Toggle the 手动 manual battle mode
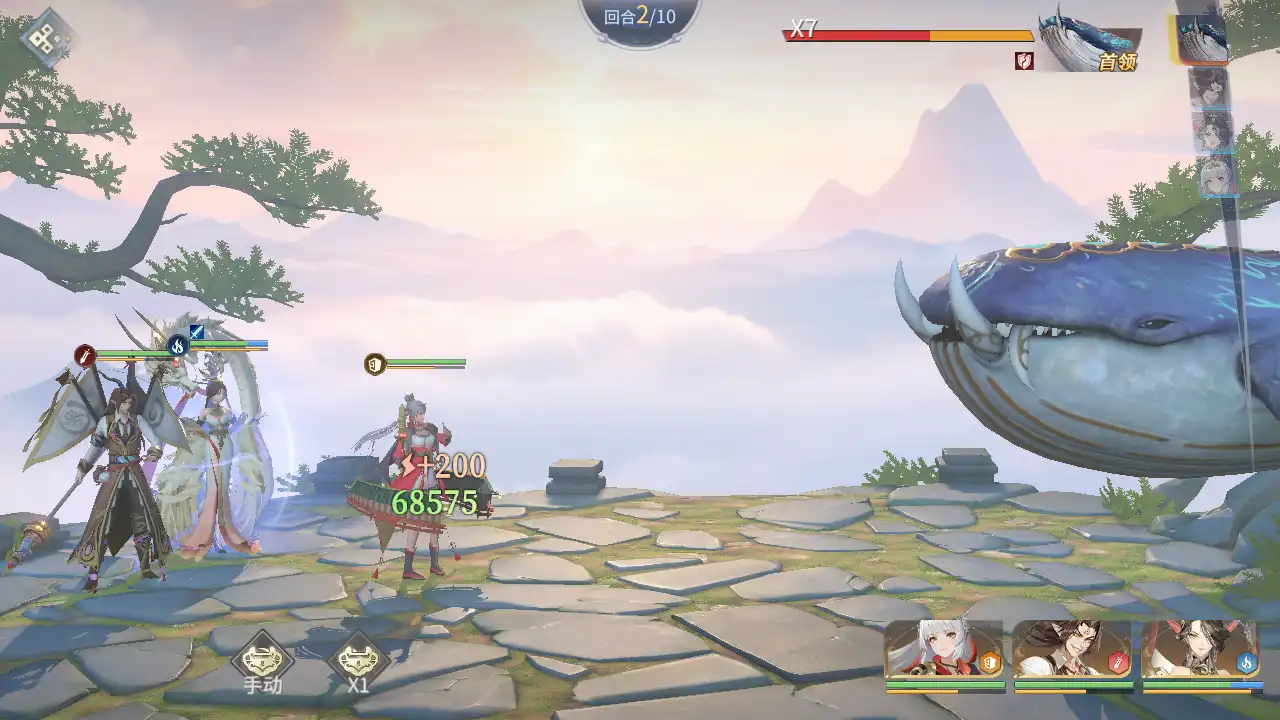This screenshot has height=720, width=1280. point(263,659)
